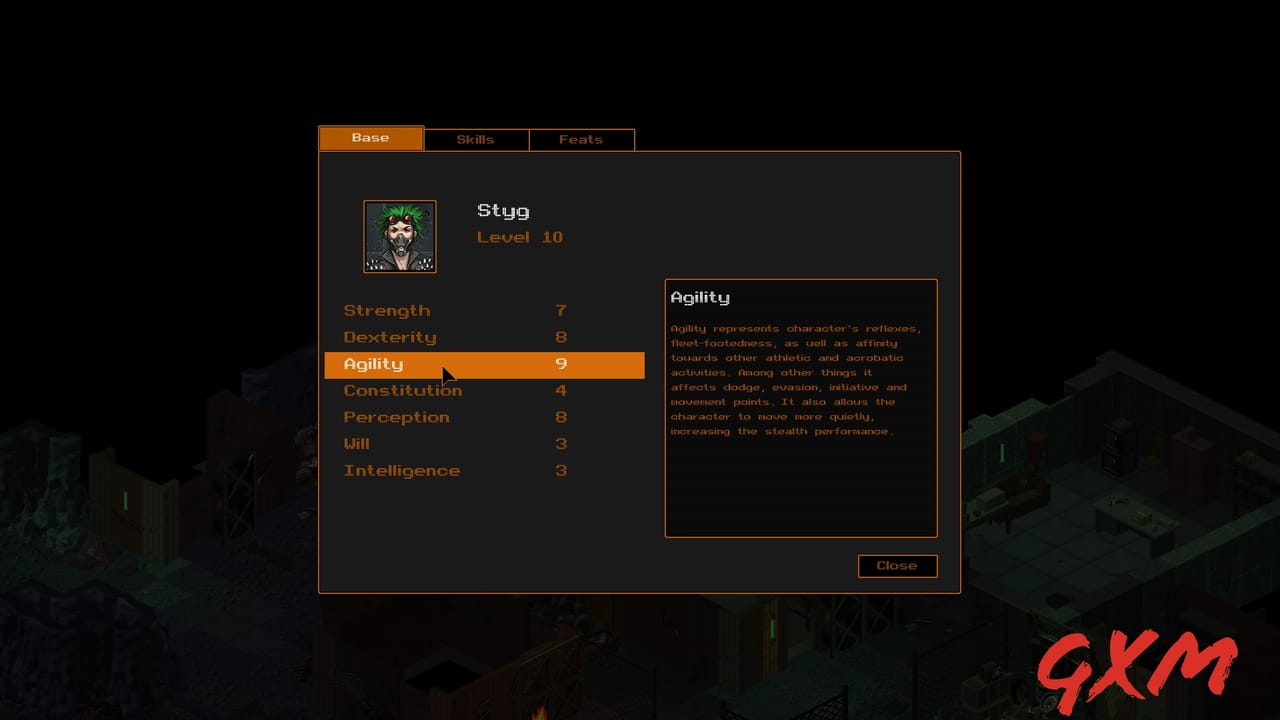
Task: Click the Agility description panel
Action: [x=800, y=408]
